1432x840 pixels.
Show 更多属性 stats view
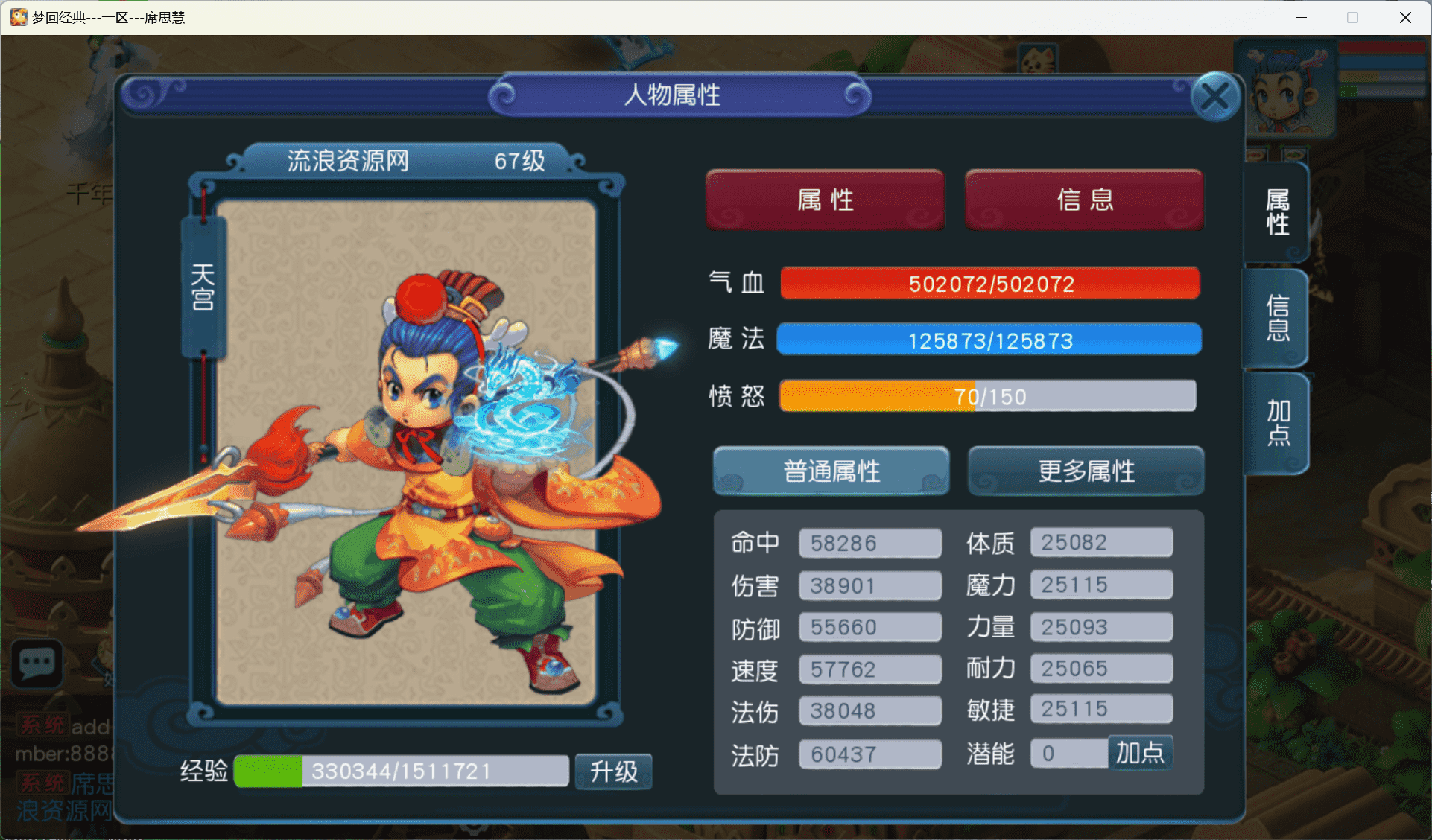point(1086,471)
